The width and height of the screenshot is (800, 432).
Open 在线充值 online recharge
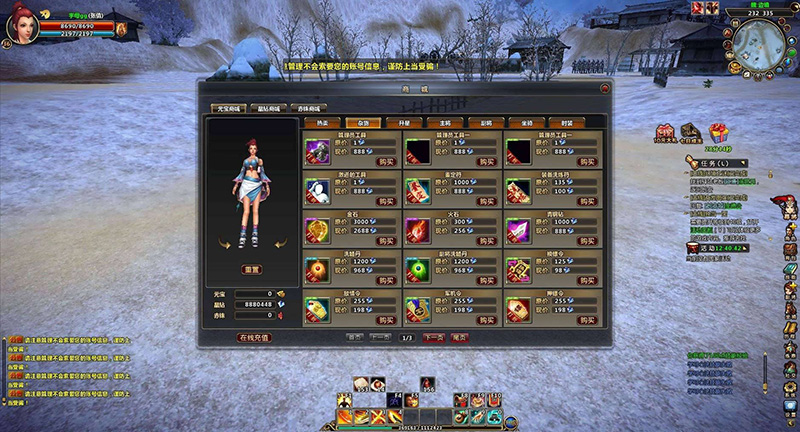coord(254,337)
